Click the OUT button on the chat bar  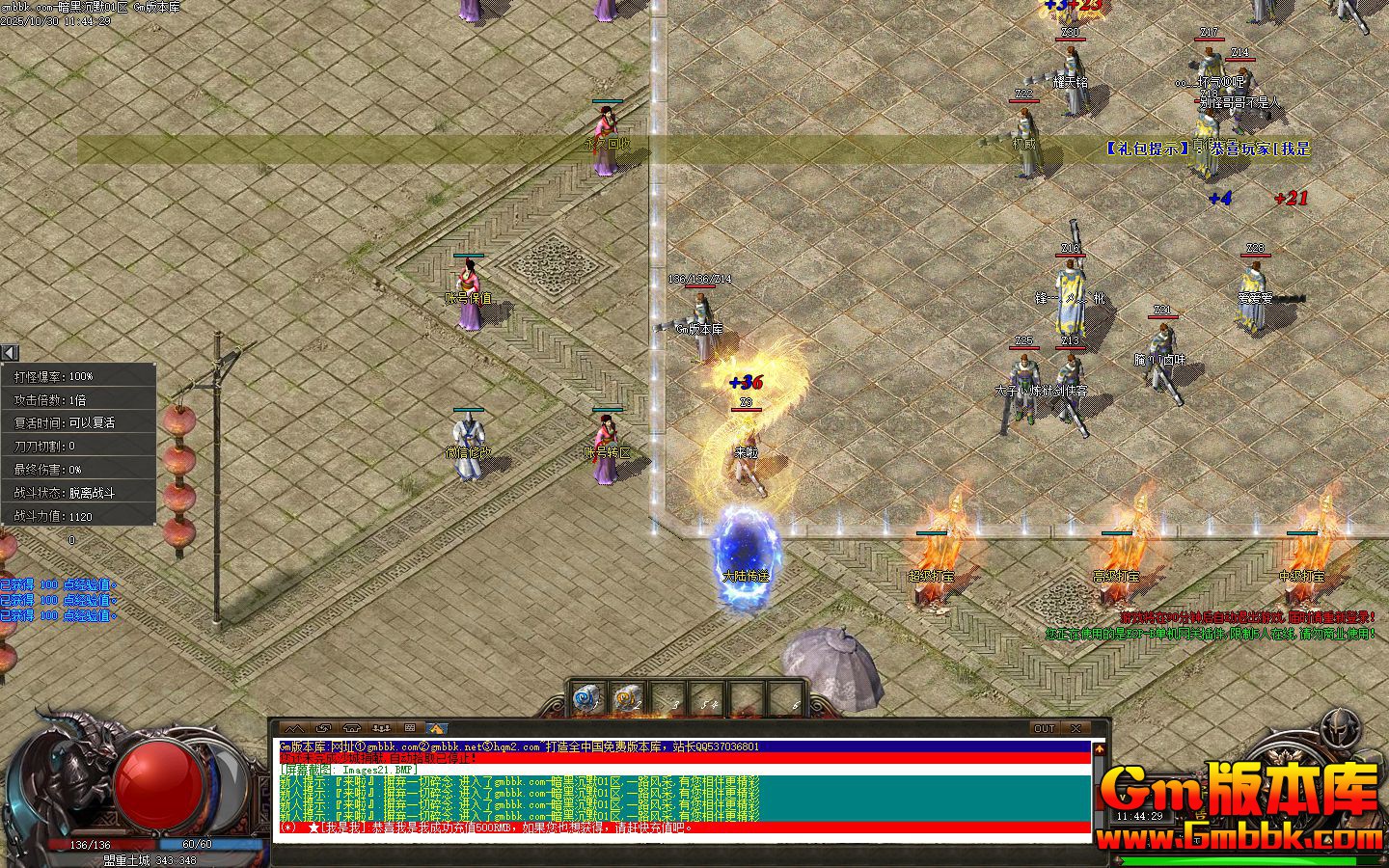click(1044, 728)
